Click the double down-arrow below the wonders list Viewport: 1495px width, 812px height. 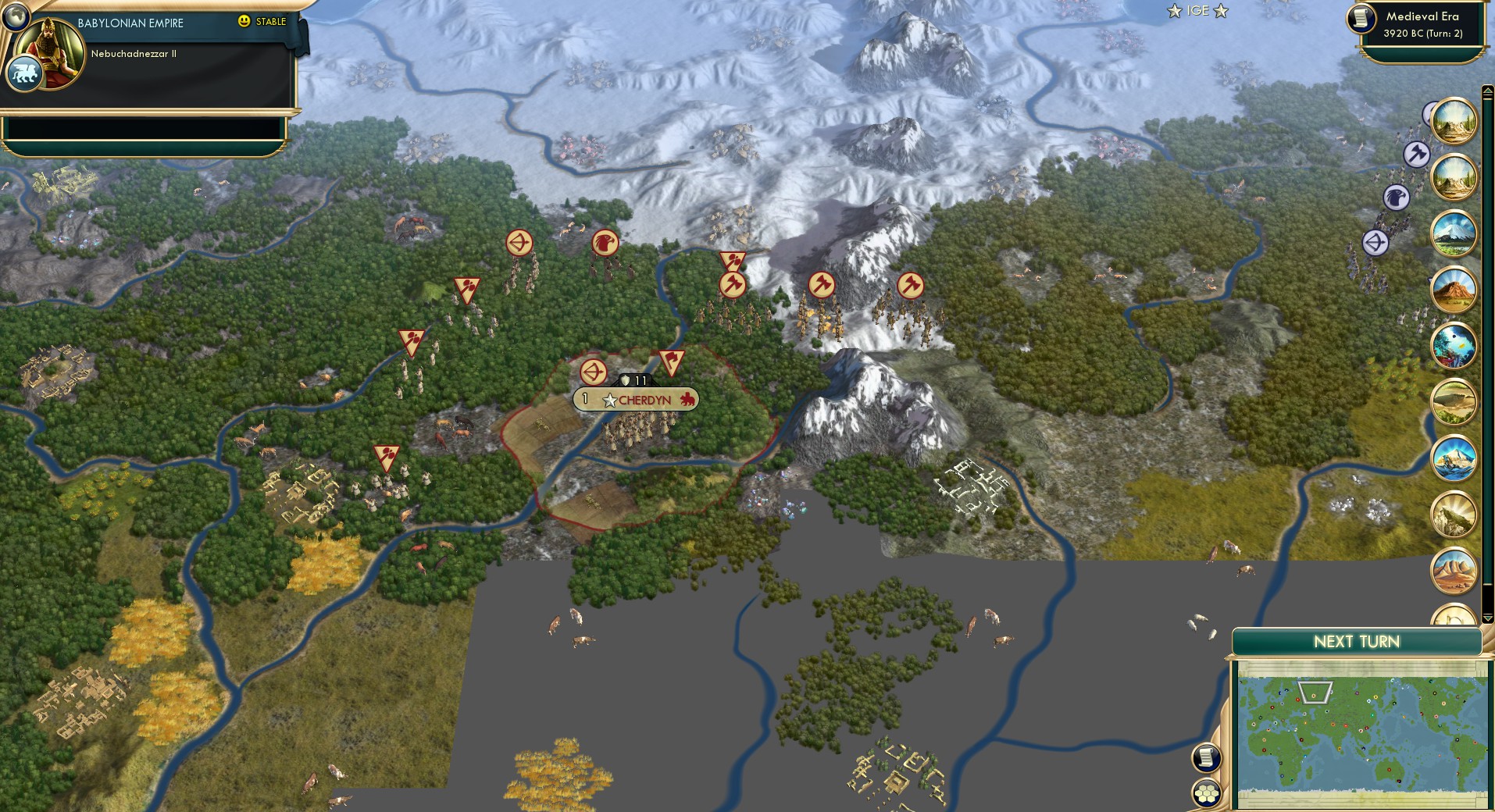pos(1486,619)
